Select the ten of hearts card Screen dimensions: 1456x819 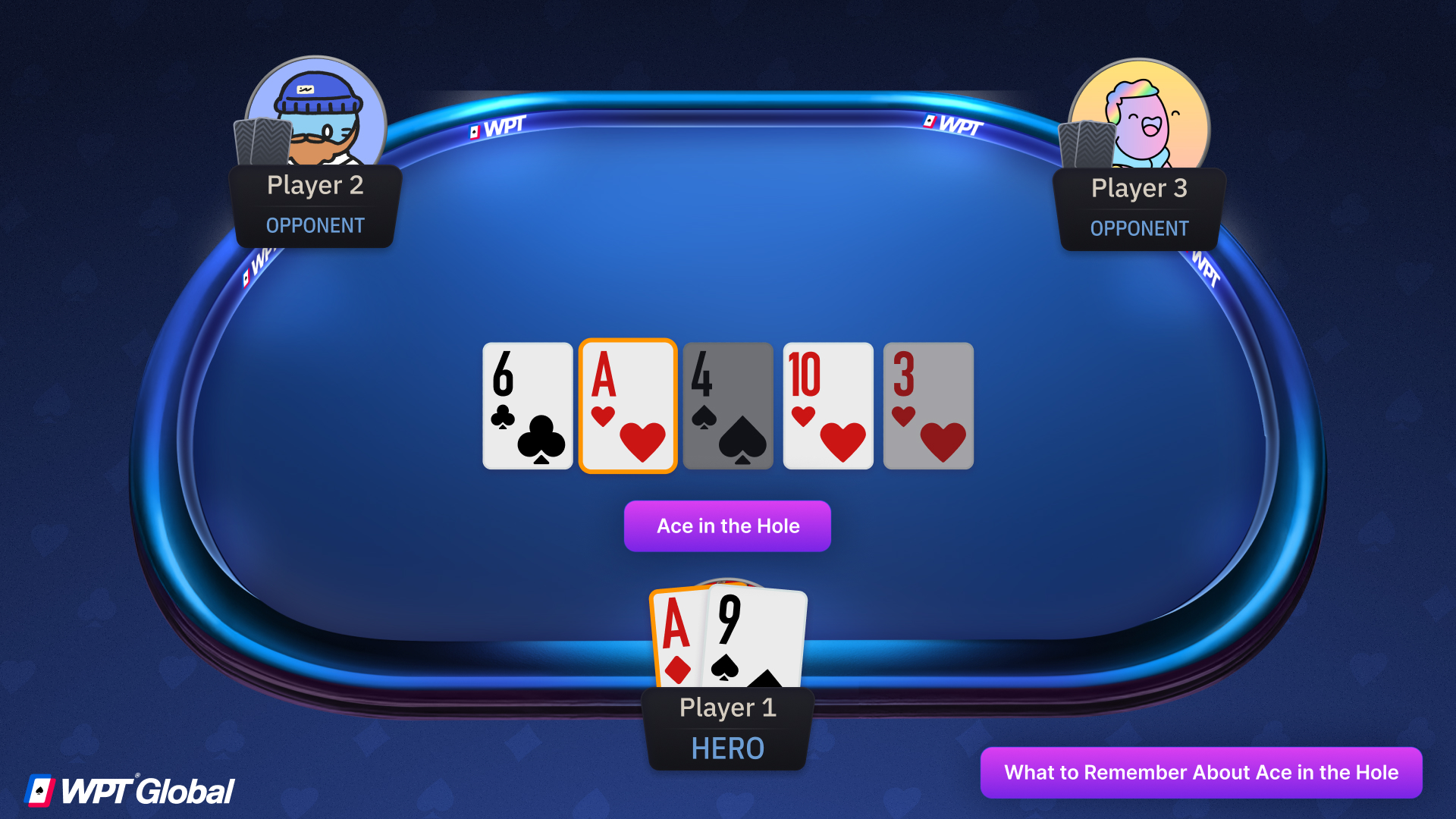tap(827, 406)
